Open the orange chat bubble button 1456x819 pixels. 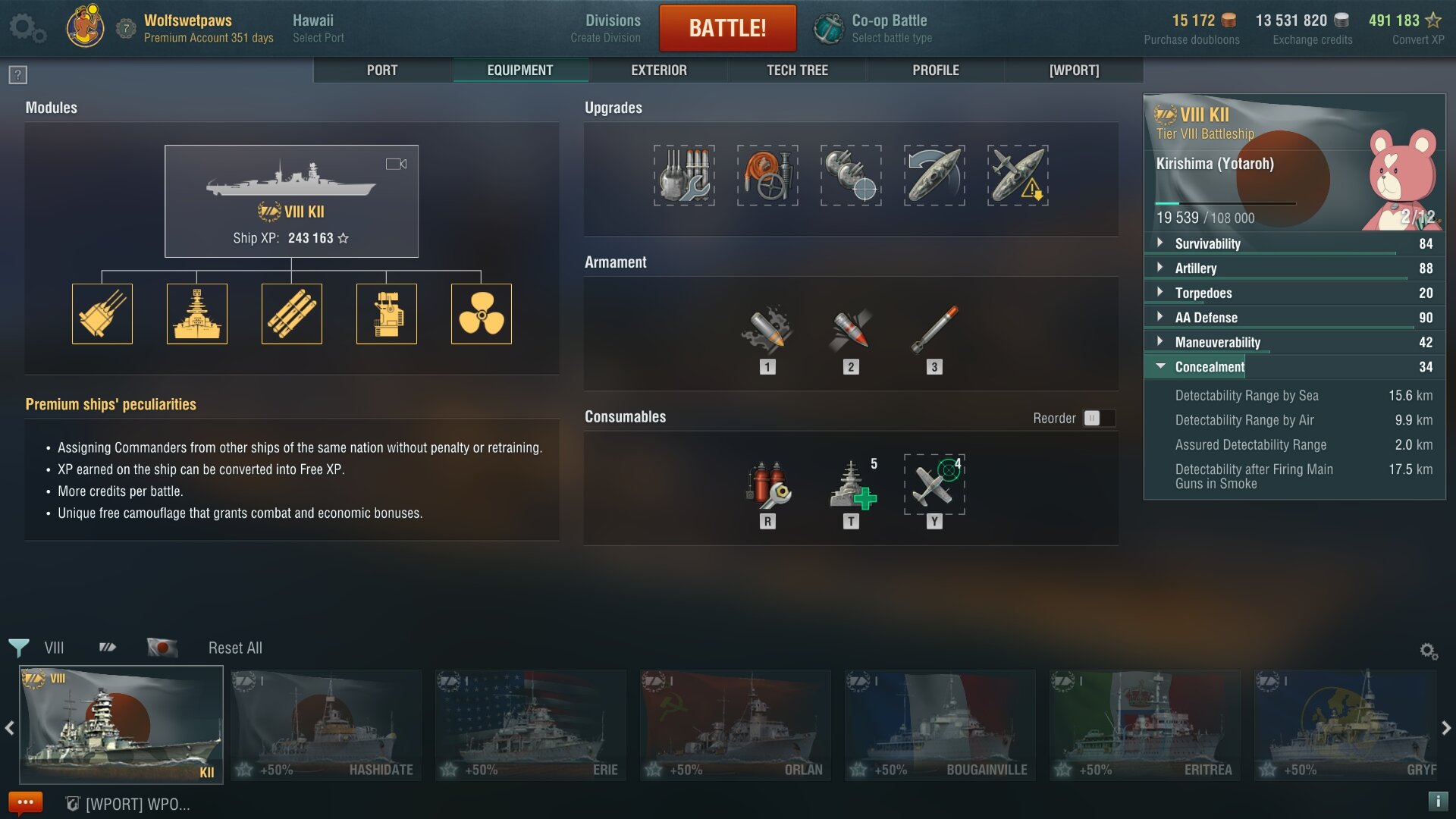[25, 802]
